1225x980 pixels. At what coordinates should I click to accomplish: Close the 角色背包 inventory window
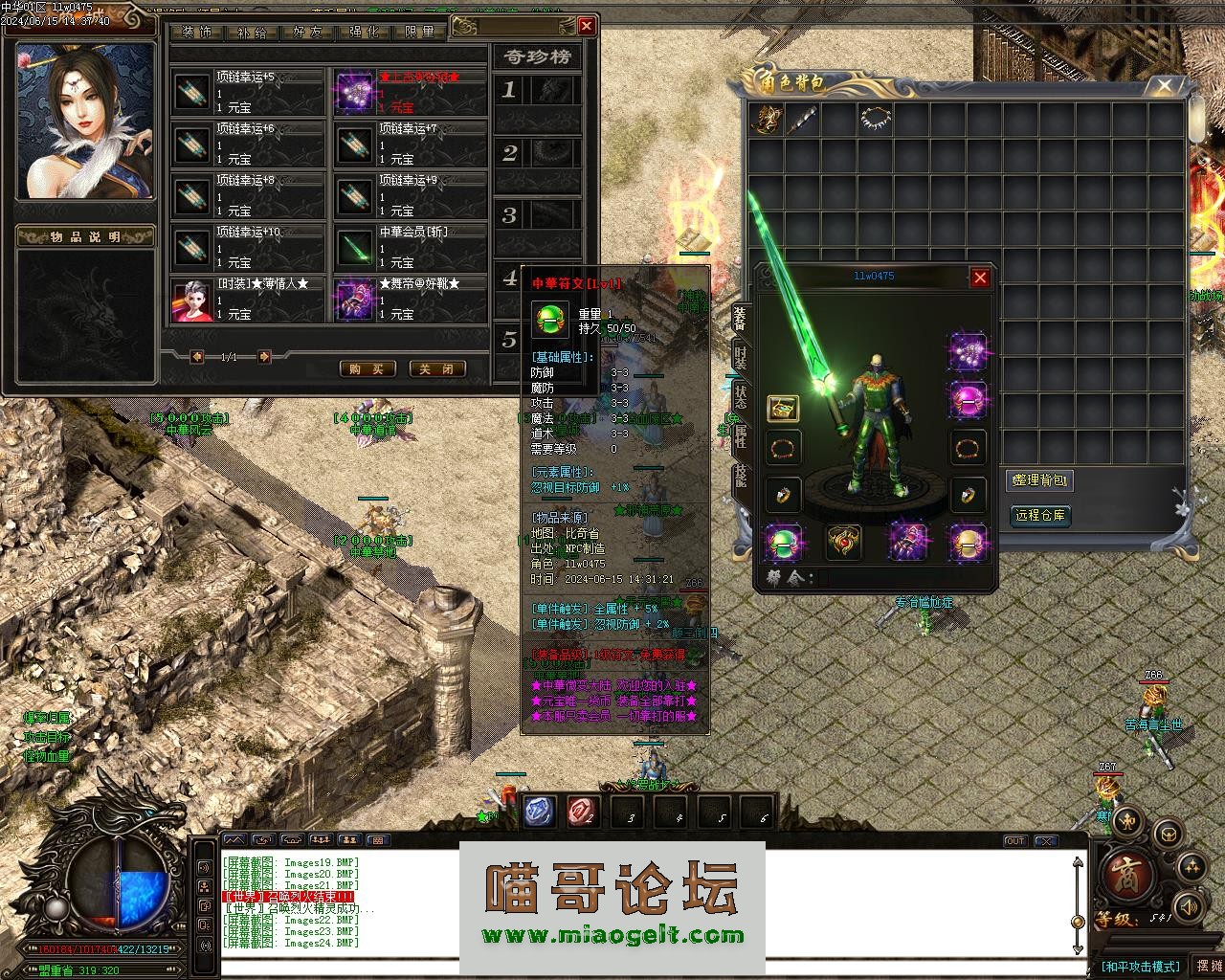coord(1164,86)
